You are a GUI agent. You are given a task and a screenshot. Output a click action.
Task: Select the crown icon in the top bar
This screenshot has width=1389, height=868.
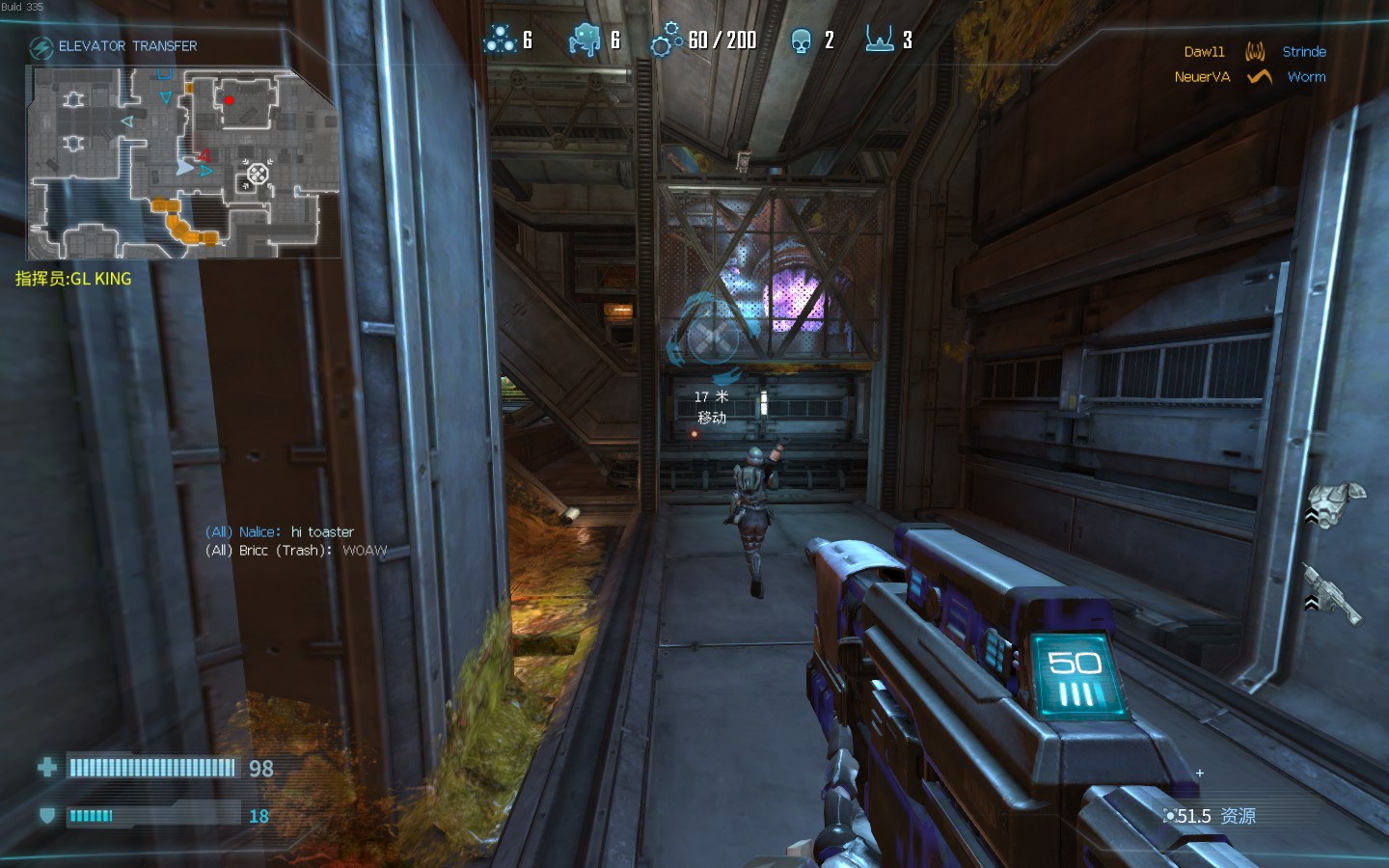click(879, 40)
